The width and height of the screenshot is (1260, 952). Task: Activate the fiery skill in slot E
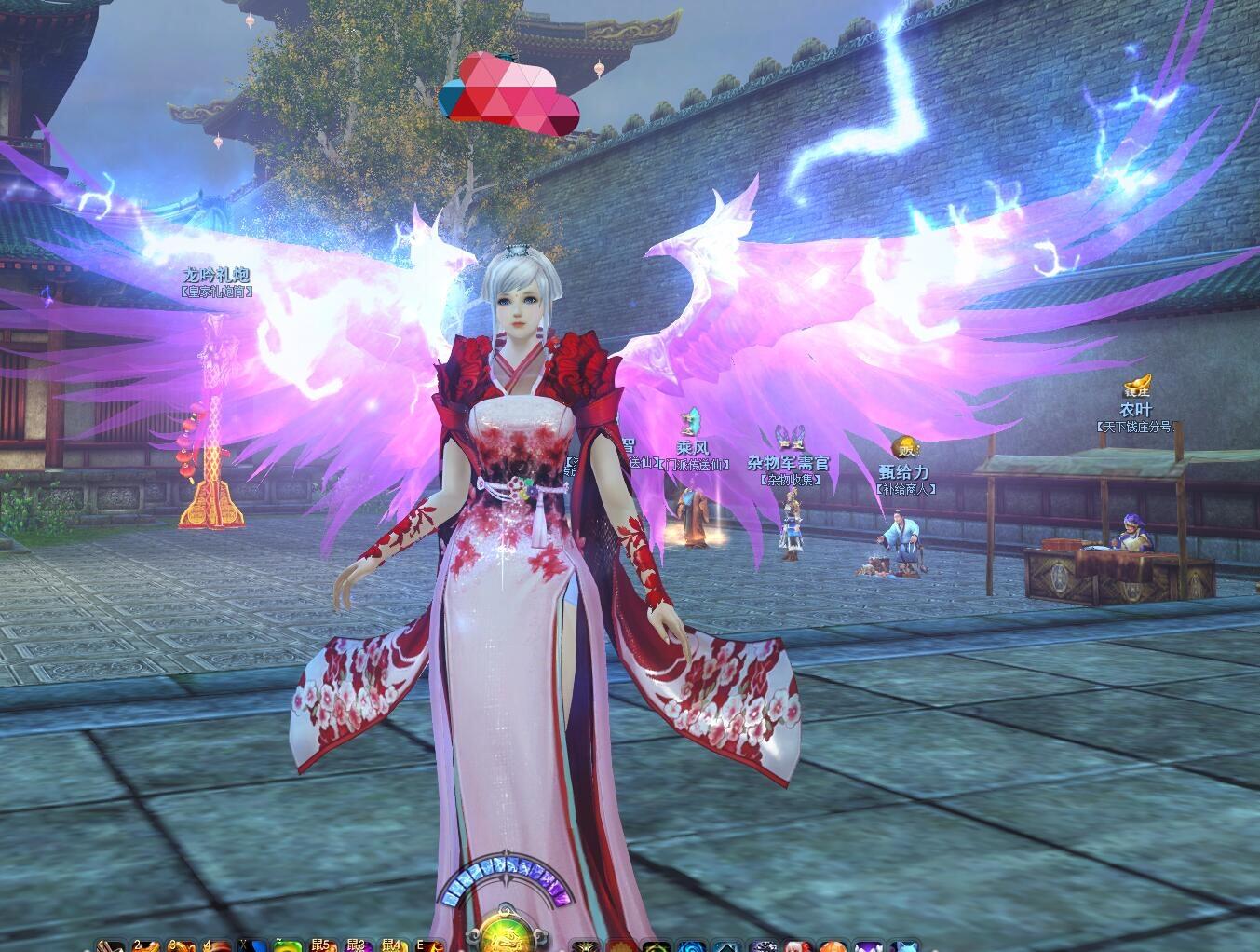tap(429, 945)
